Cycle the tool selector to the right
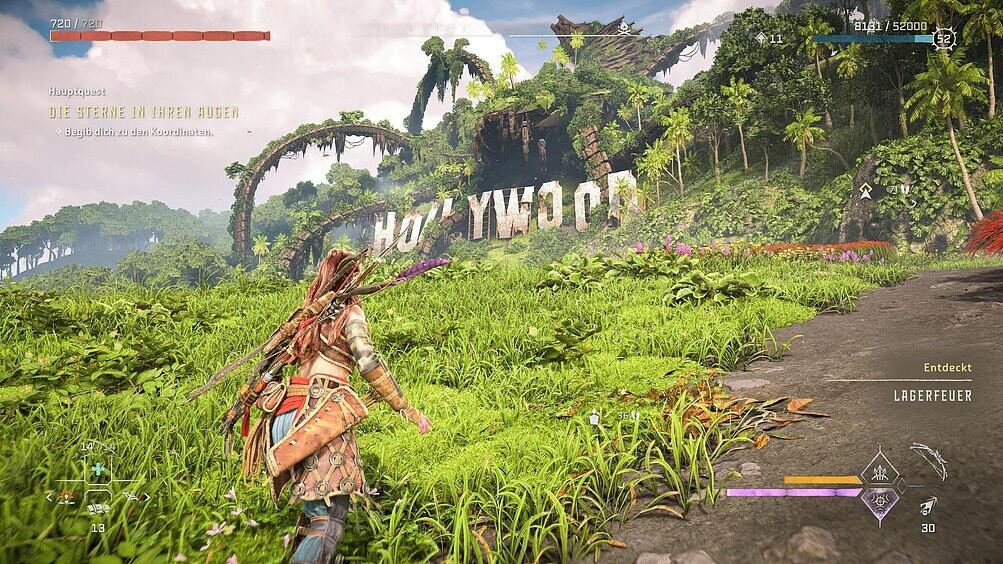The height and width of the screenshot is (564, 1003). point(147,497)
